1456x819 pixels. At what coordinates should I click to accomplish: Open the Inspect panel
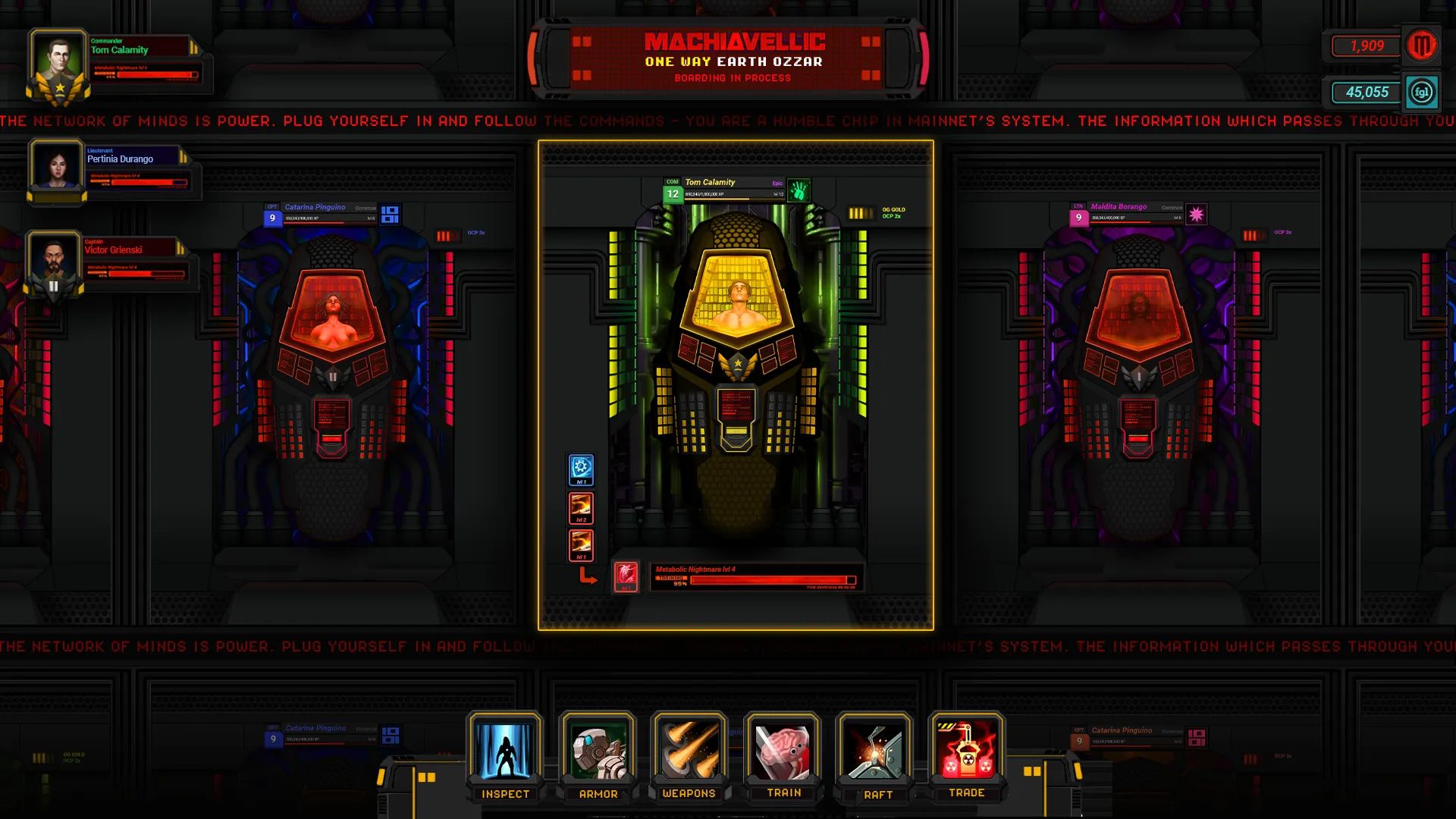pyautogui.click(x=504, y=753)
